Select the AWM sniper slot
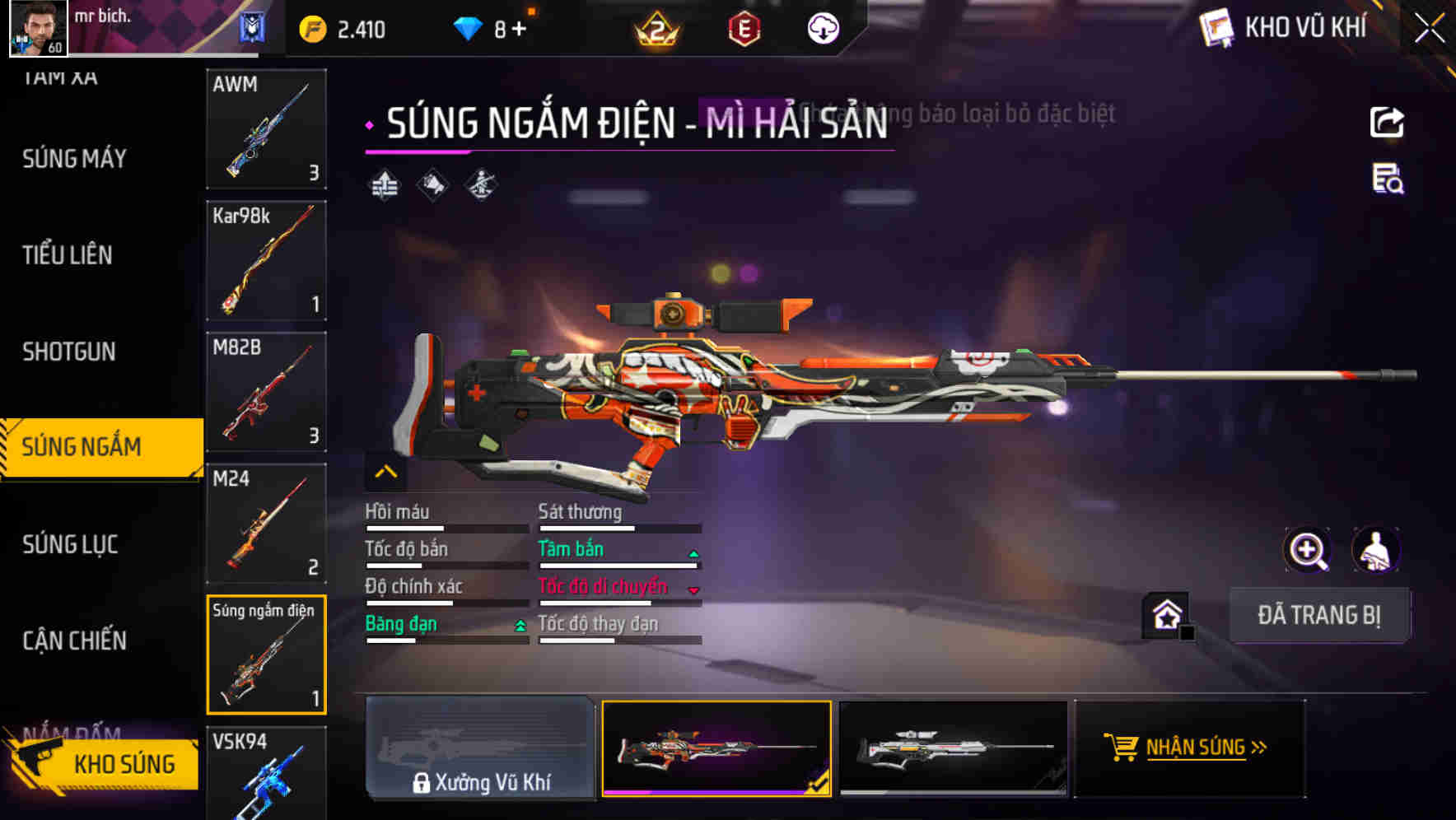This screenshot has height=820, width=1456. pos(266,129)
